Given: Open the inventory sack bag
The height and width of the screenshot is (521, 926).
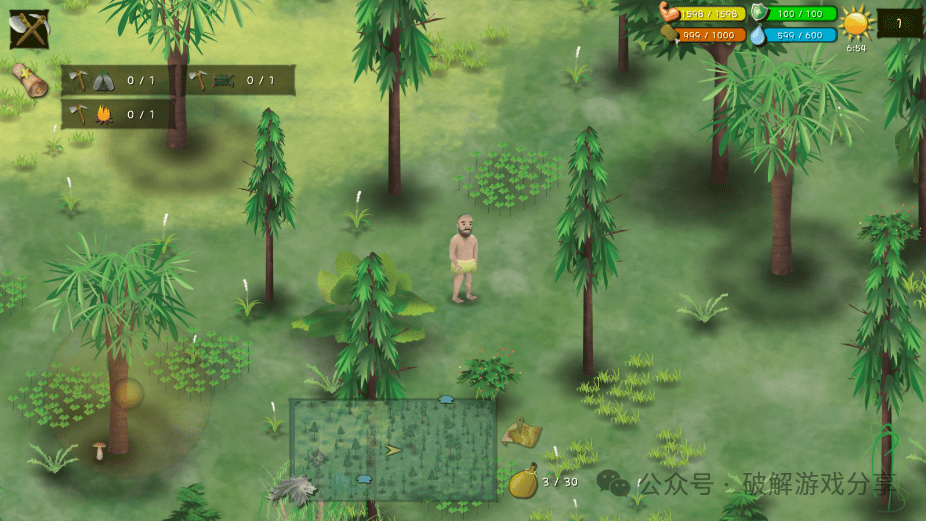Looking at the screenshot, I should tap(523, 482).
